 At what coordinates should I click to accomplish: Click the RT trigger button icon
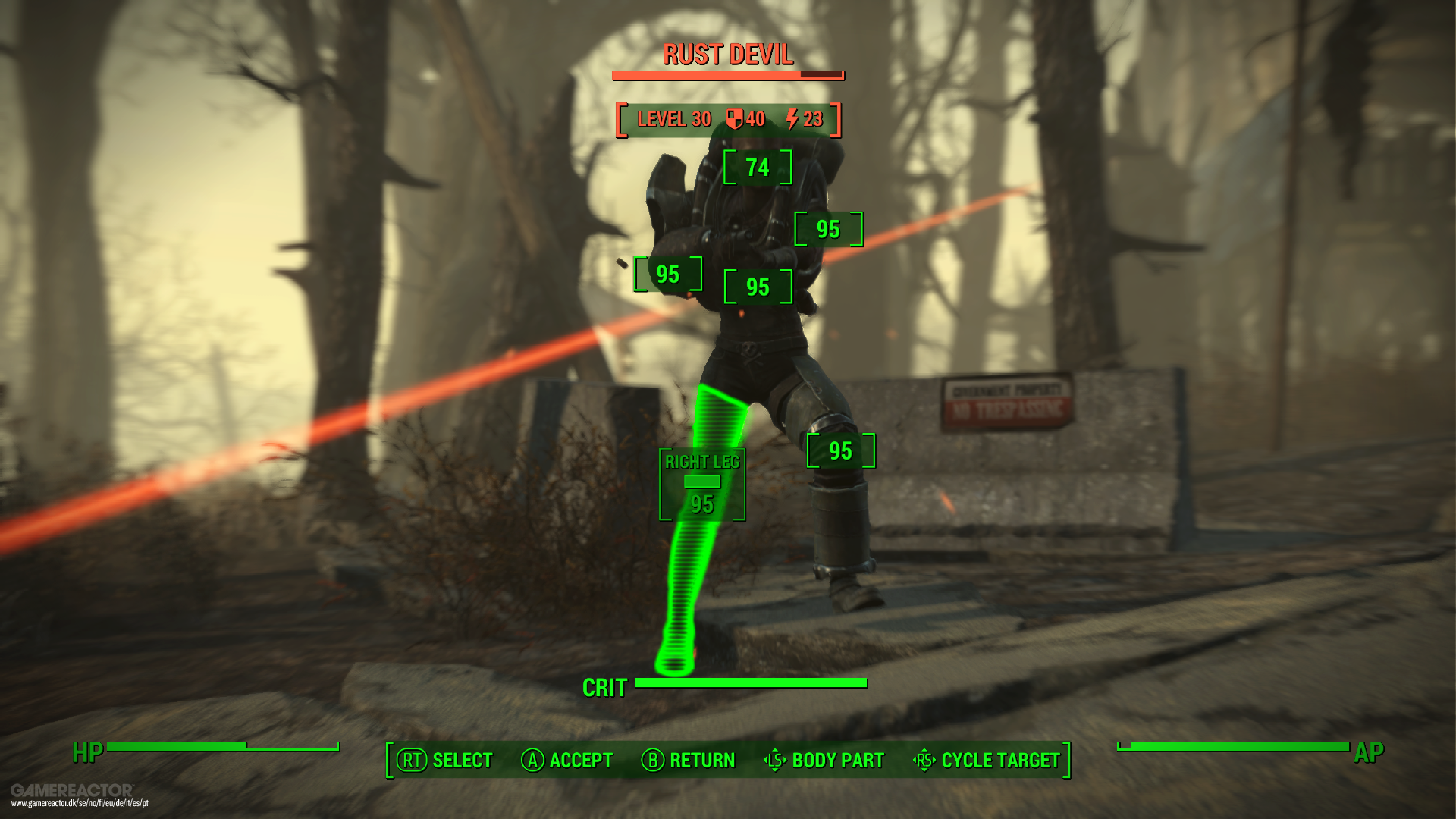coord(410,760)
